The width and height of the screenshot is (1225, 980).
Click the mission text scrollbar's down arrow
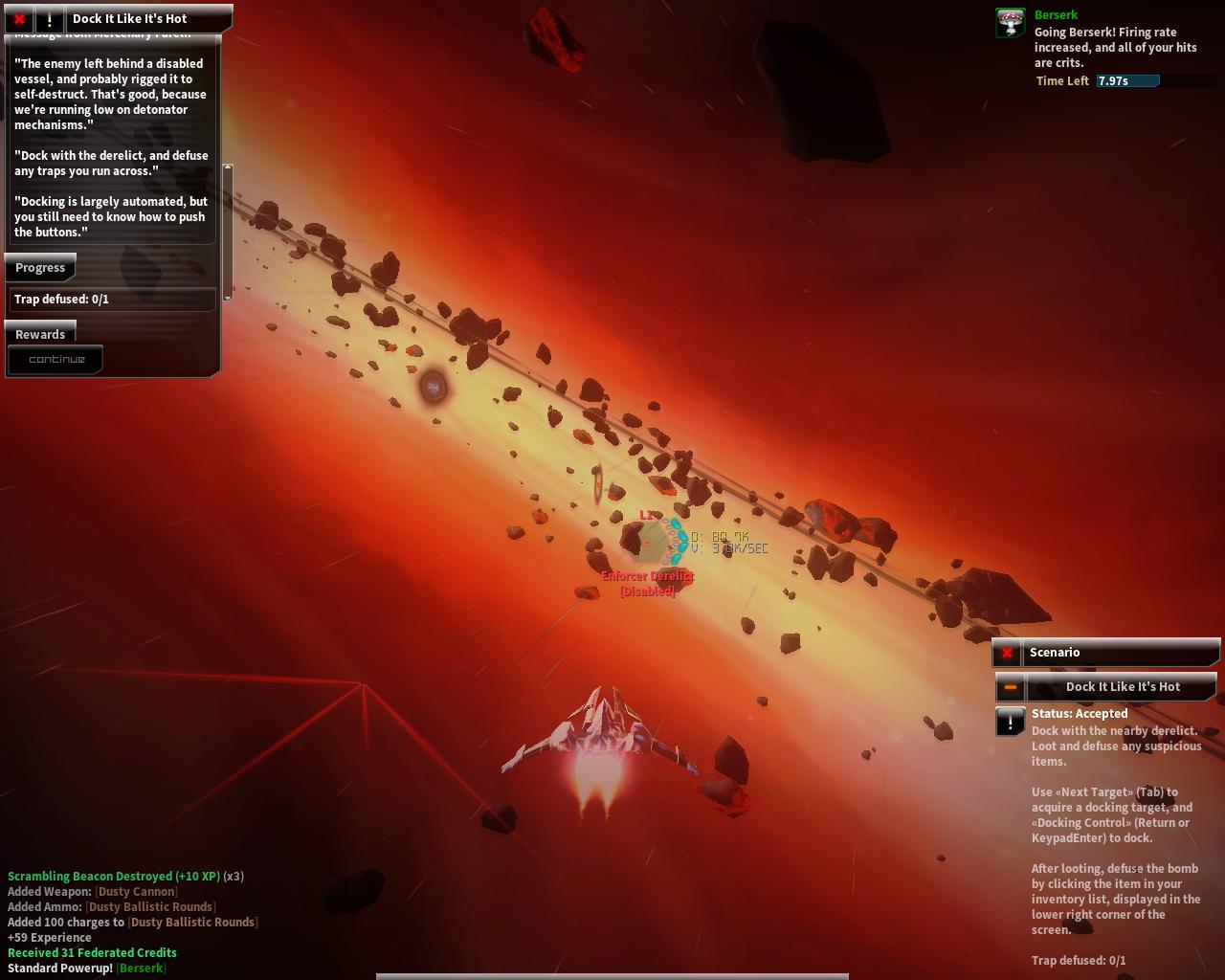[228, 297]
